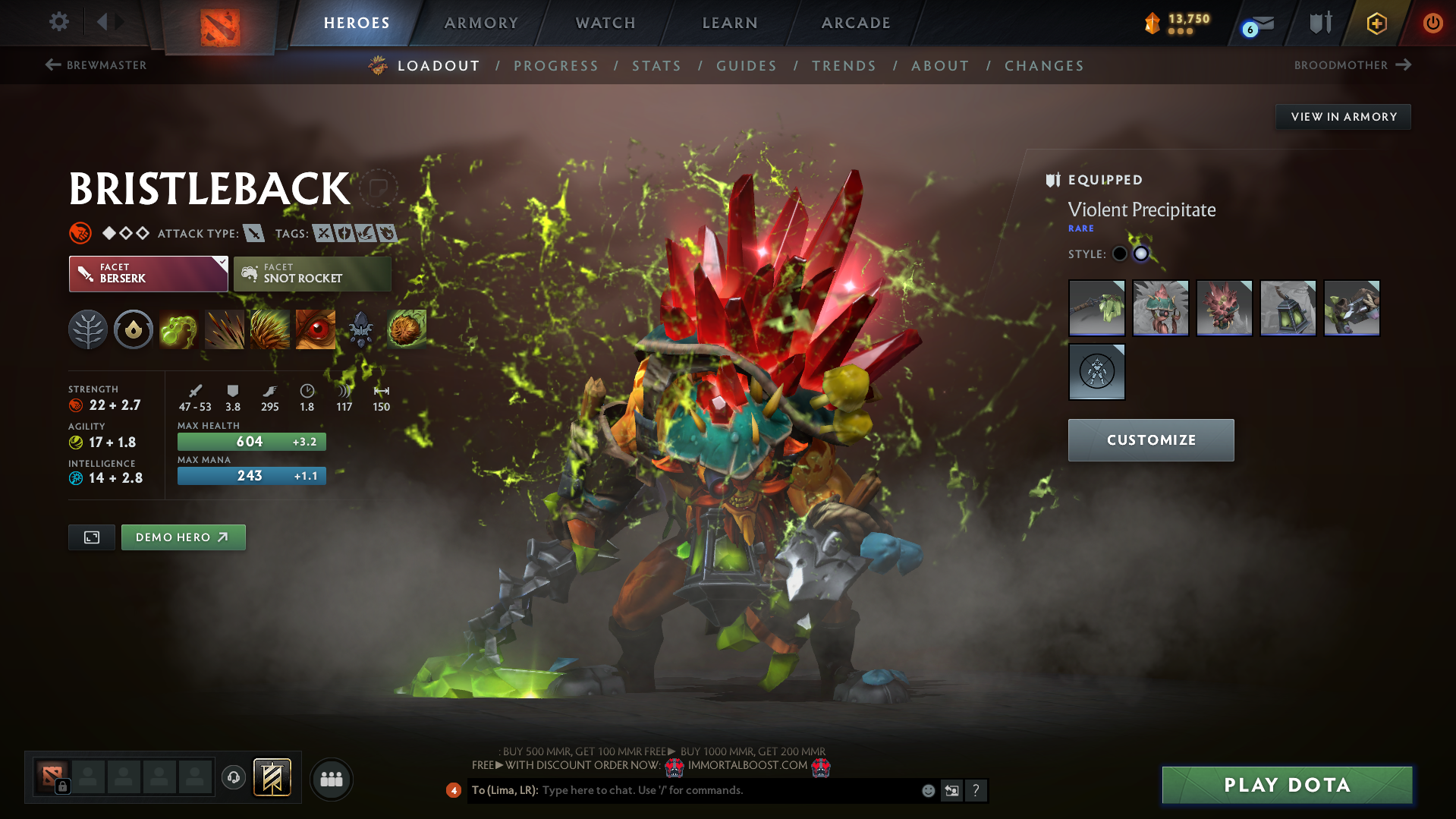
Task: Select the lantern item thumbnail in equipped set
Action: point(1288,308)
